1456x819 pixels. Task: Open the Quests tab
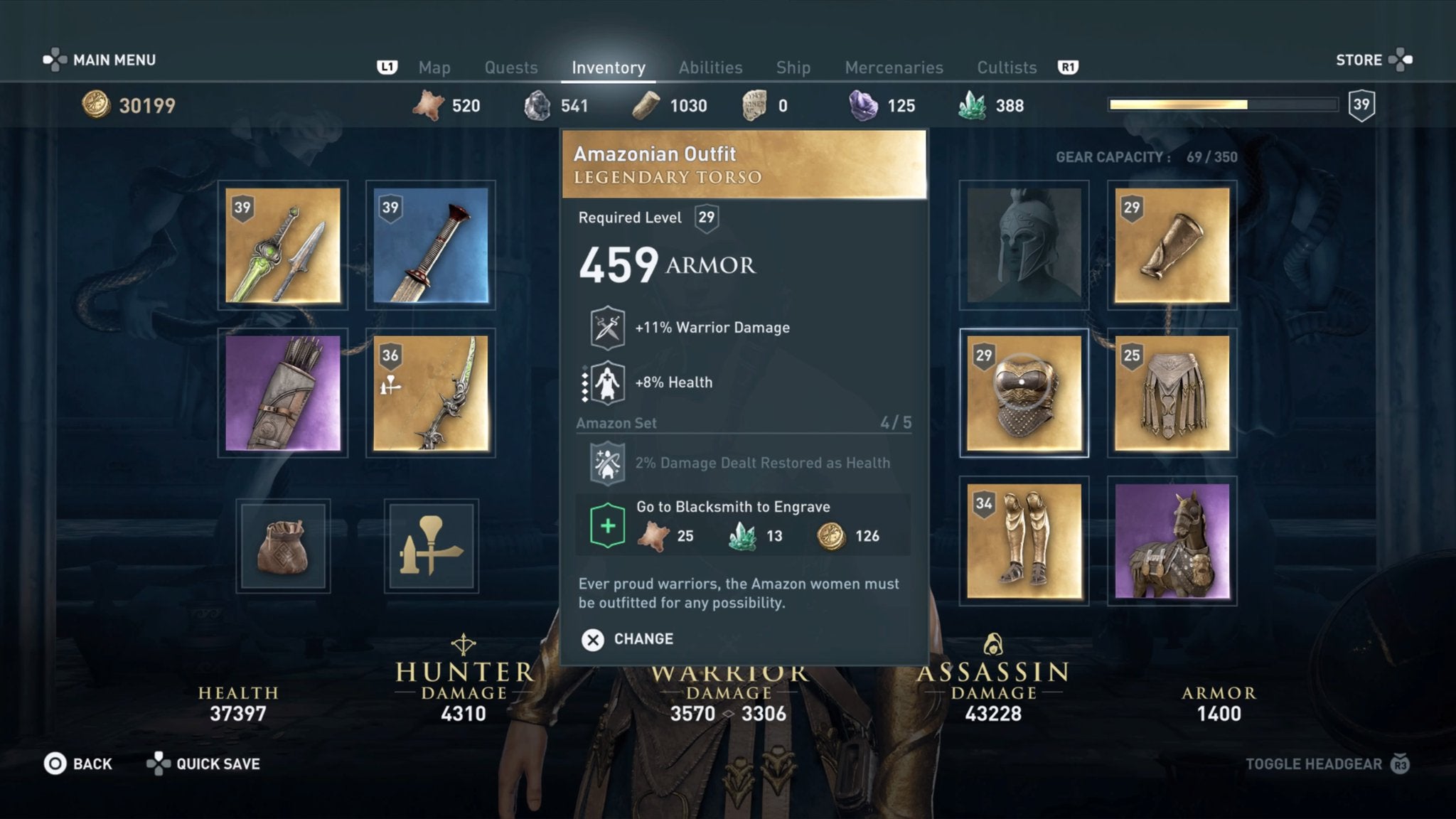coord(511,68)
